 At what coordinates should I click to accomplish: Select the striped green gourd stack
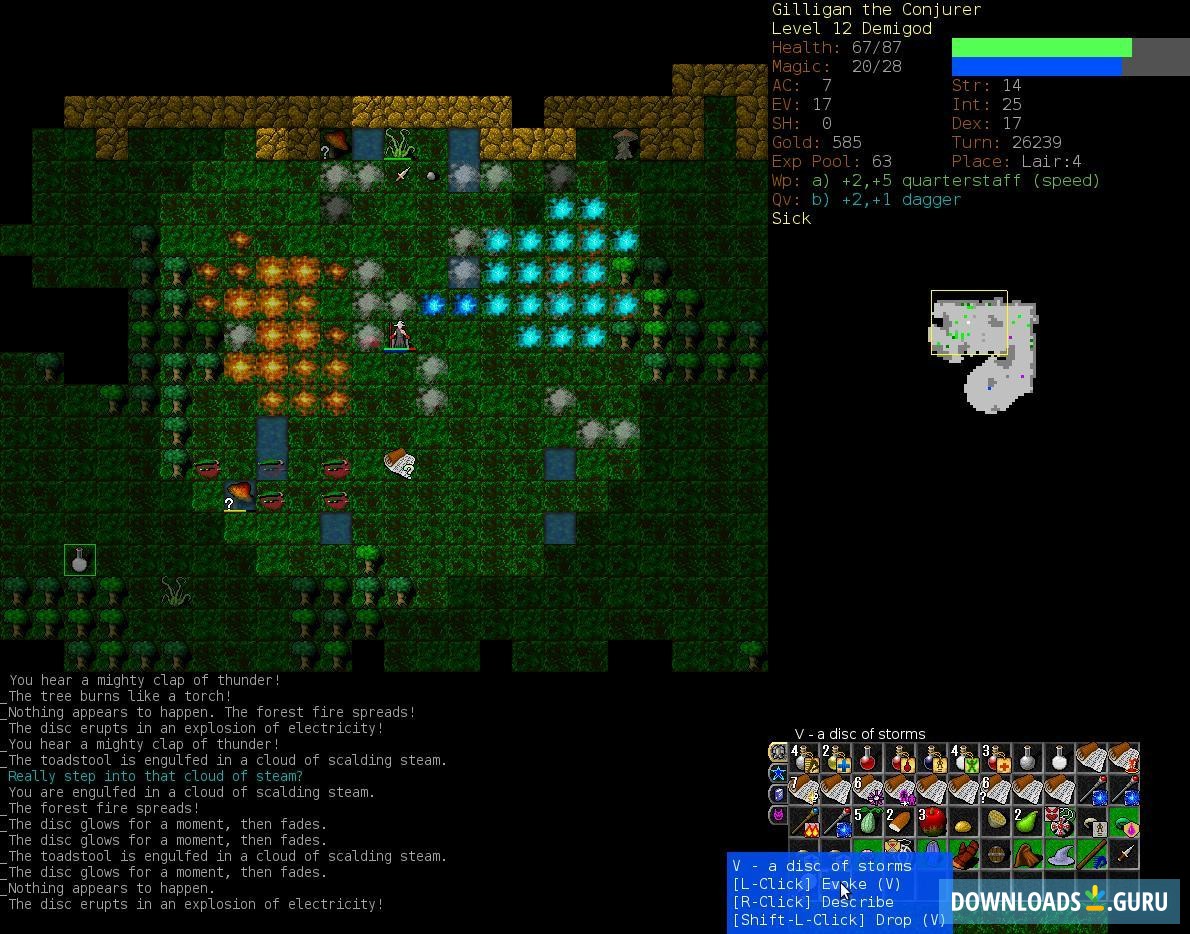[867, 822]
